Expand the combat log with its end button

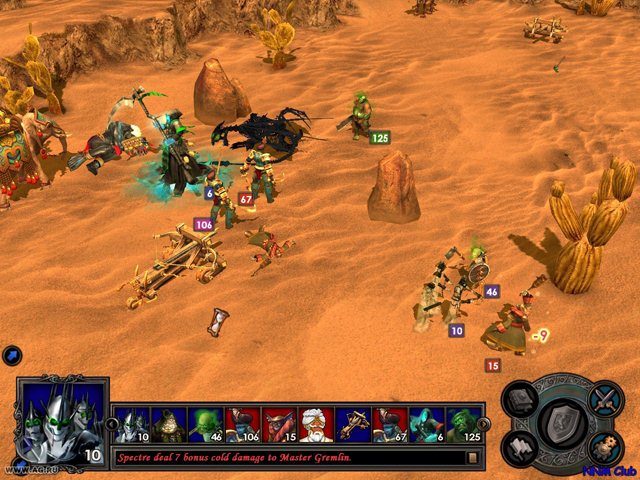click(472, 457)
